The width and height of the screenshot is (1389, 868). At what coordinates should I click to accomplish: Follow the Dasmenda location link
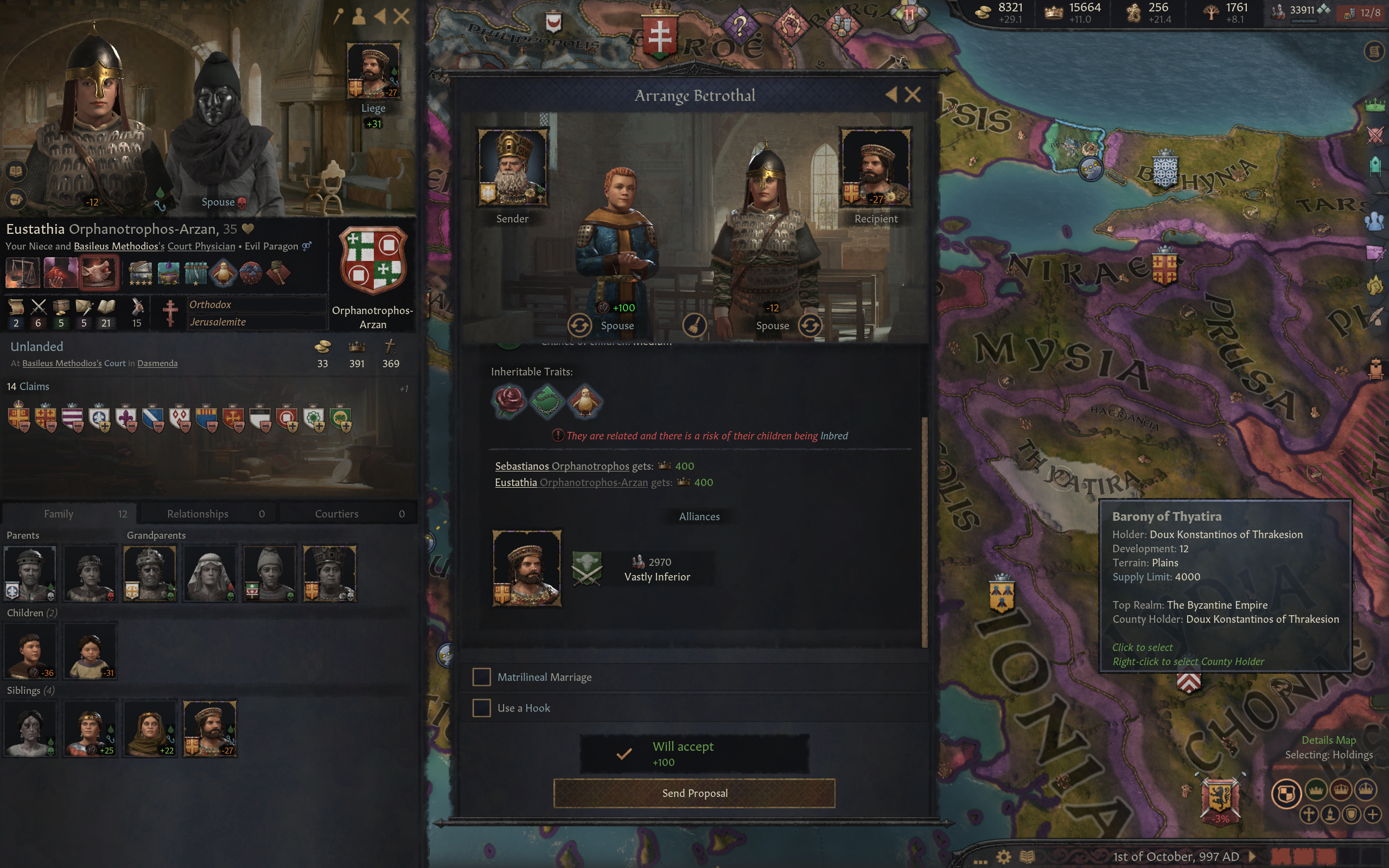pos(157,363)
